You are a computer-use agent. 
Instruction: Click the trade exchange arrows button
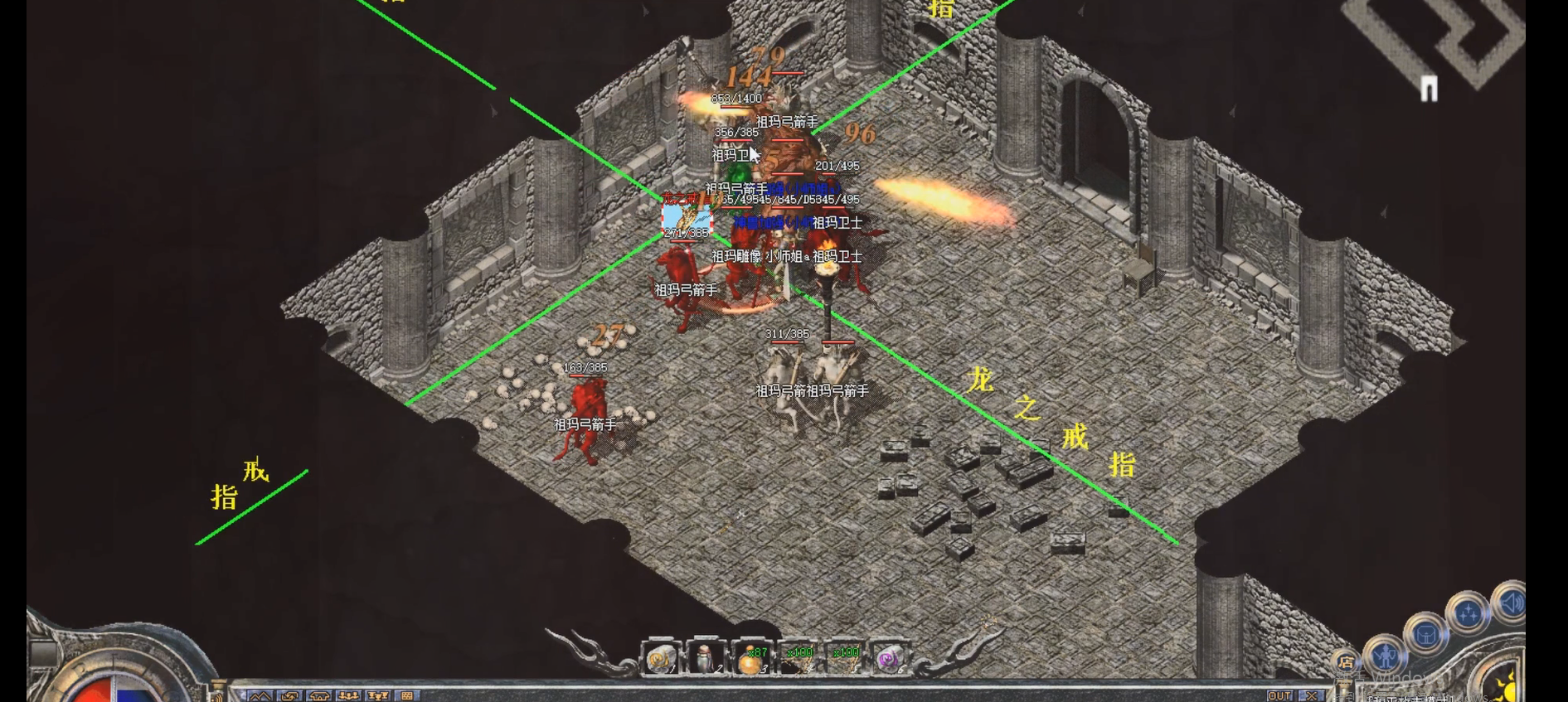click(289, 696)
